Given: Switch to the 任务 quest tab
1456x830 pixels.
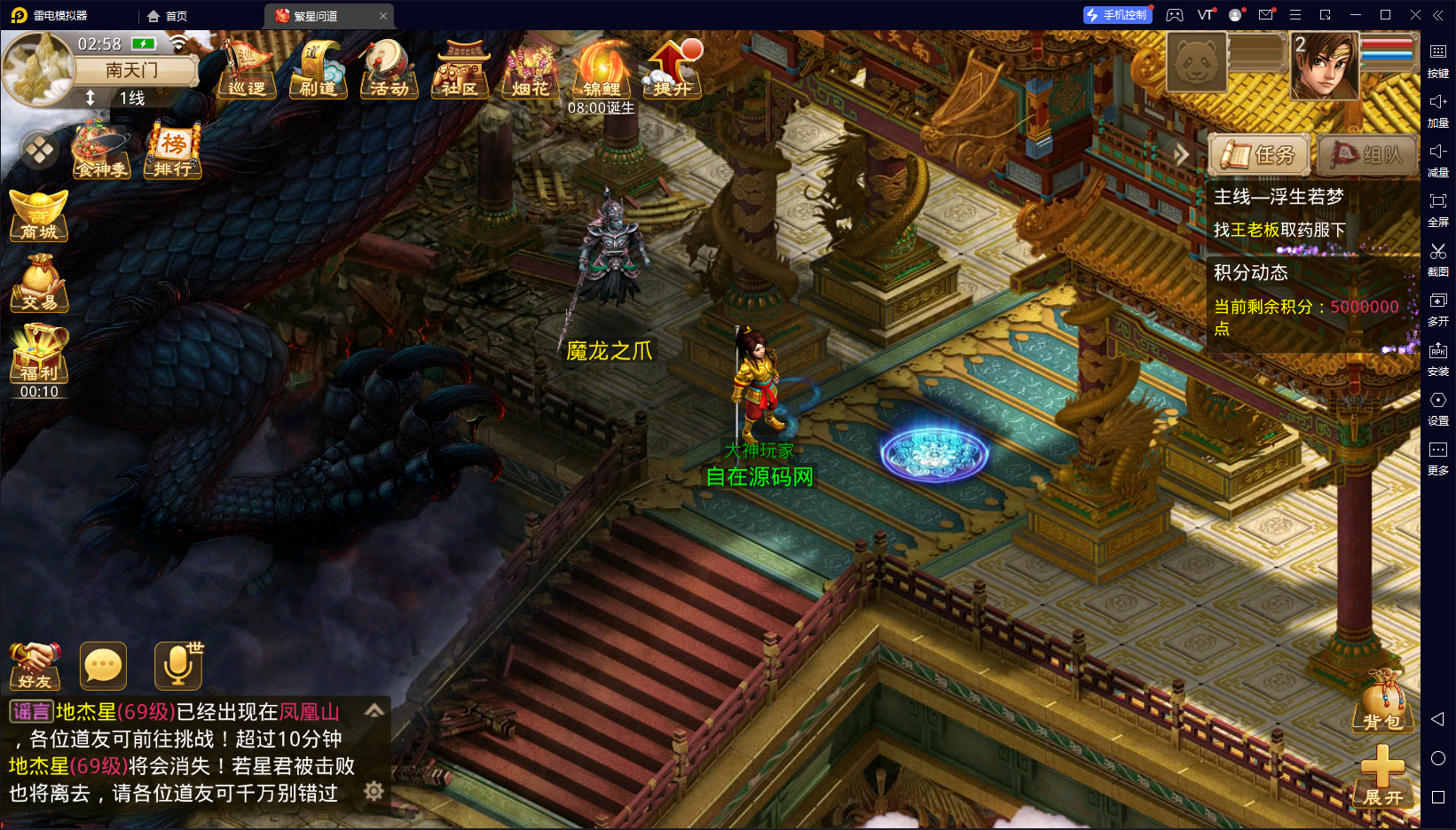Looking at the screenshot, I should tap(1260, 155).
